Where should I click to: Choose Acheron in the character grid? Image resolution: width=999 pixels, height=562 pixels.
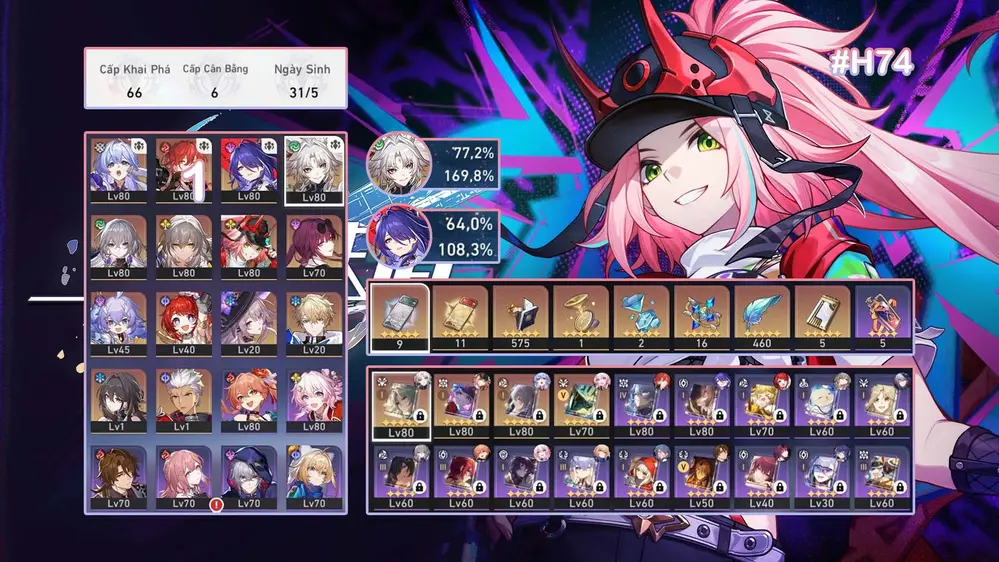tap(248, 166)
